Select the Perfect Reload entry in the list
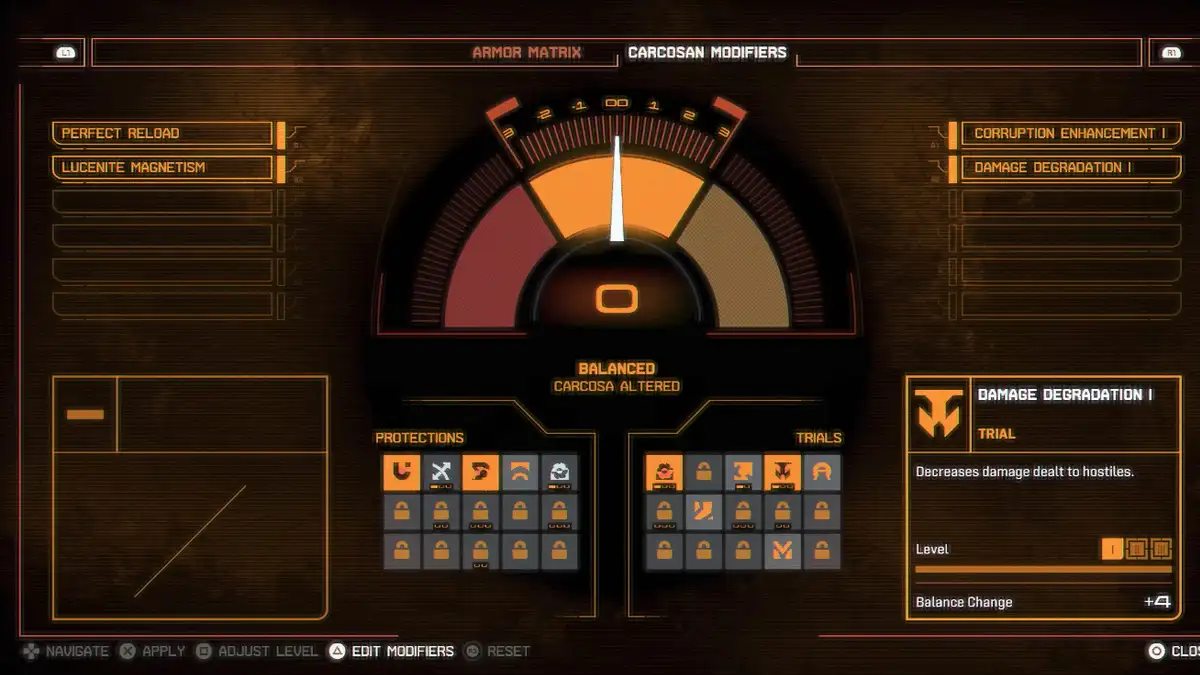 pyautogui.click(x=162, y=133)
